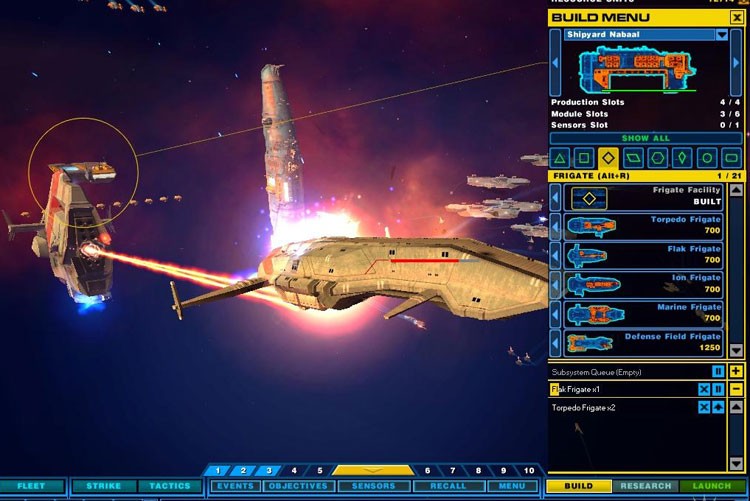Open the Sensors manager

(x=373, y=486)
